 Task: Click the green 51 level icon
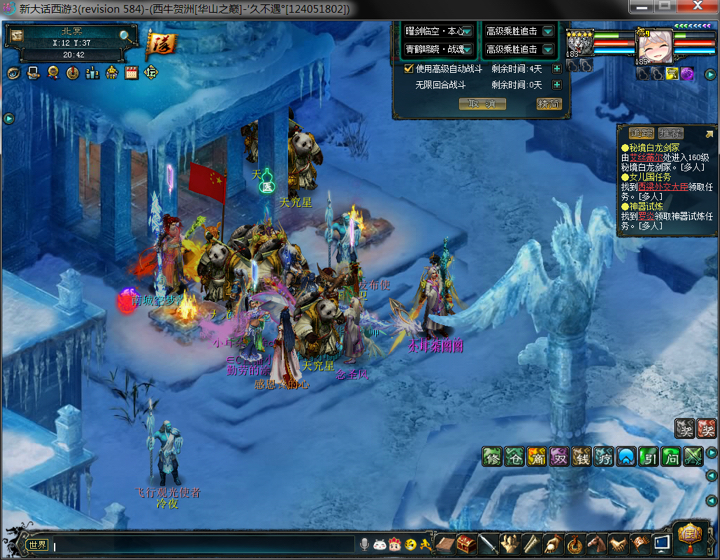(x=647, y=457)
